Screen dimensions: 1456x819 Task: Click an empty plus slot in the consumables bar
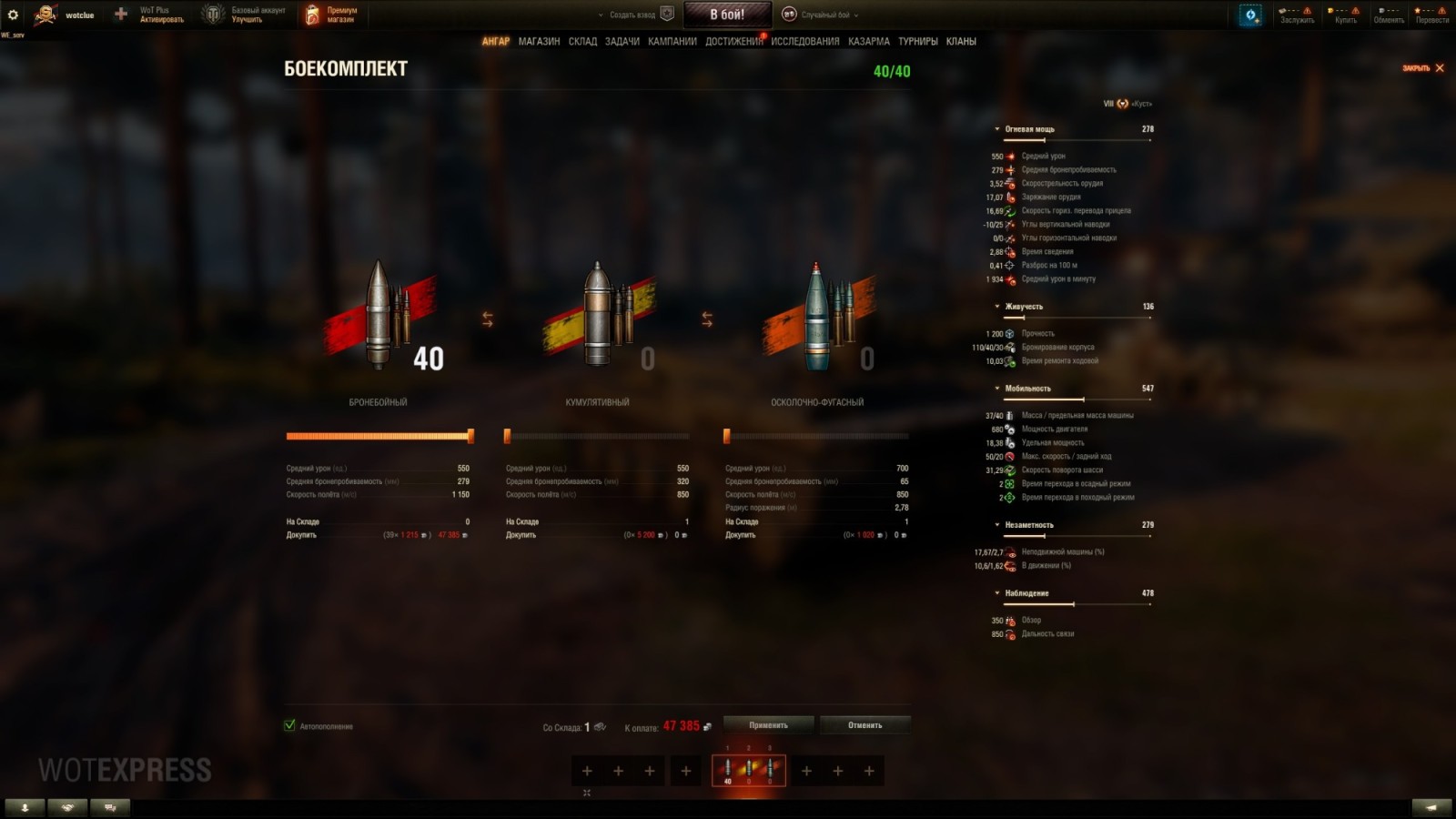pyautogui.click(x=586, y=771)
